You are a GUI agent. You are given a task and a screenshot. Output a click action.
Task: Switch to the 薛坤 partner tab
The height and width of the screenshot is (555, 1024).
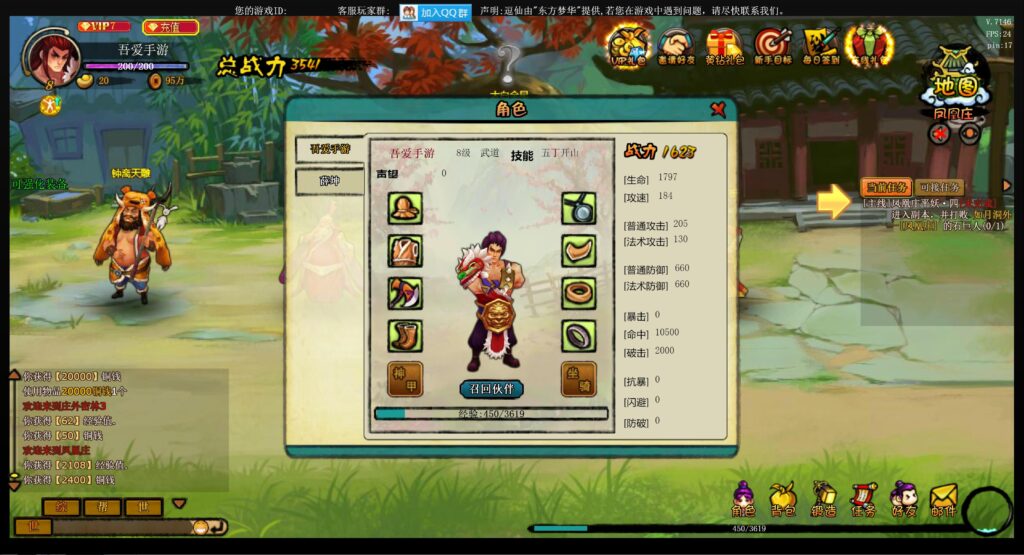329,182
